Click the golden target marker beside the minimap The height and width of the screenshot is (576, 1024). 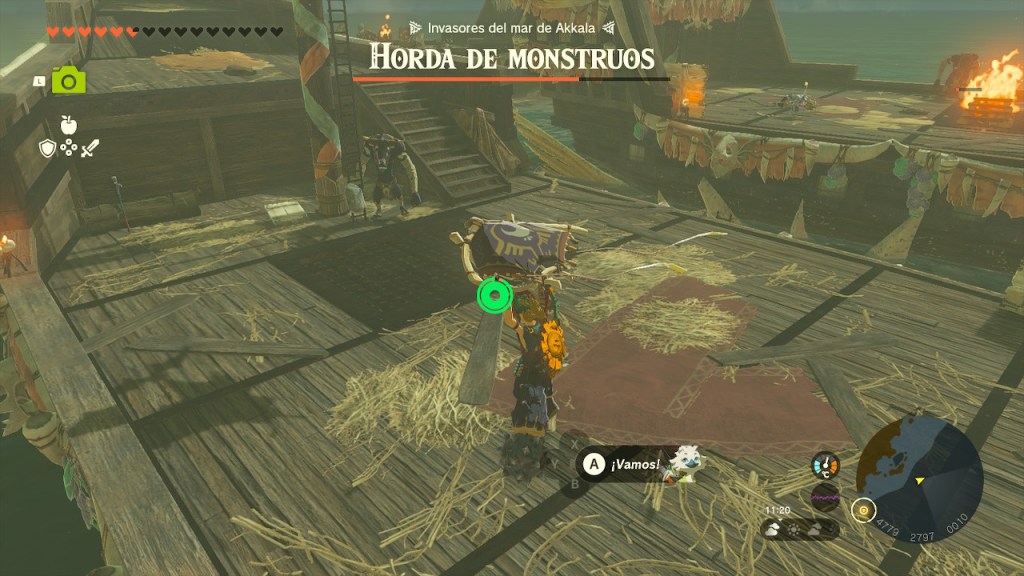click(x=862, y=510)
